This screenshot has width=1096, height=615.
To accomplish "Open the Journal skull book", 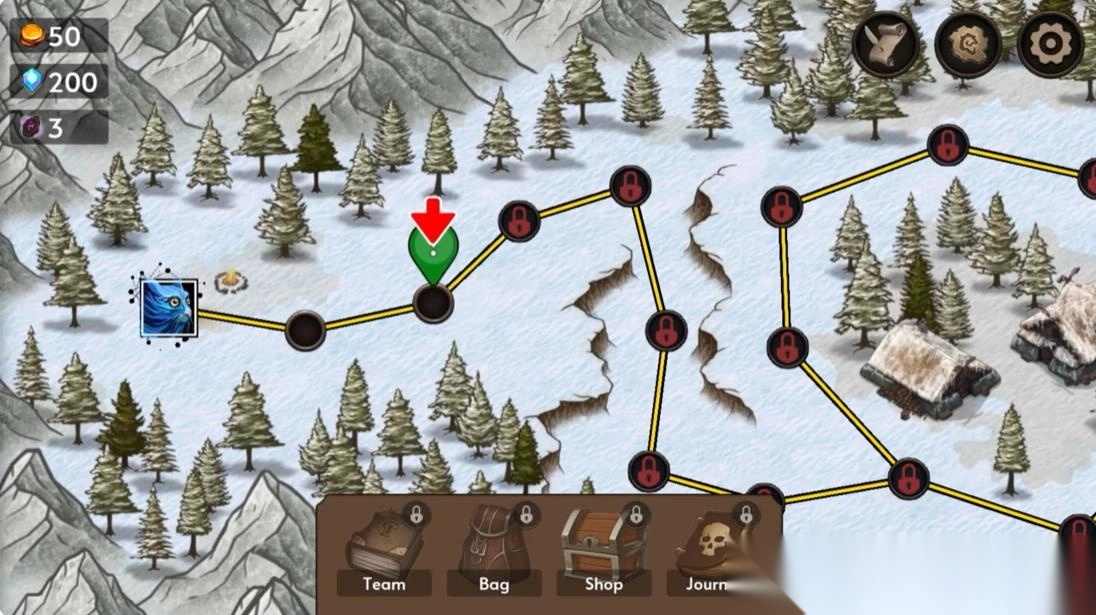I will click(x=712, y=551).
